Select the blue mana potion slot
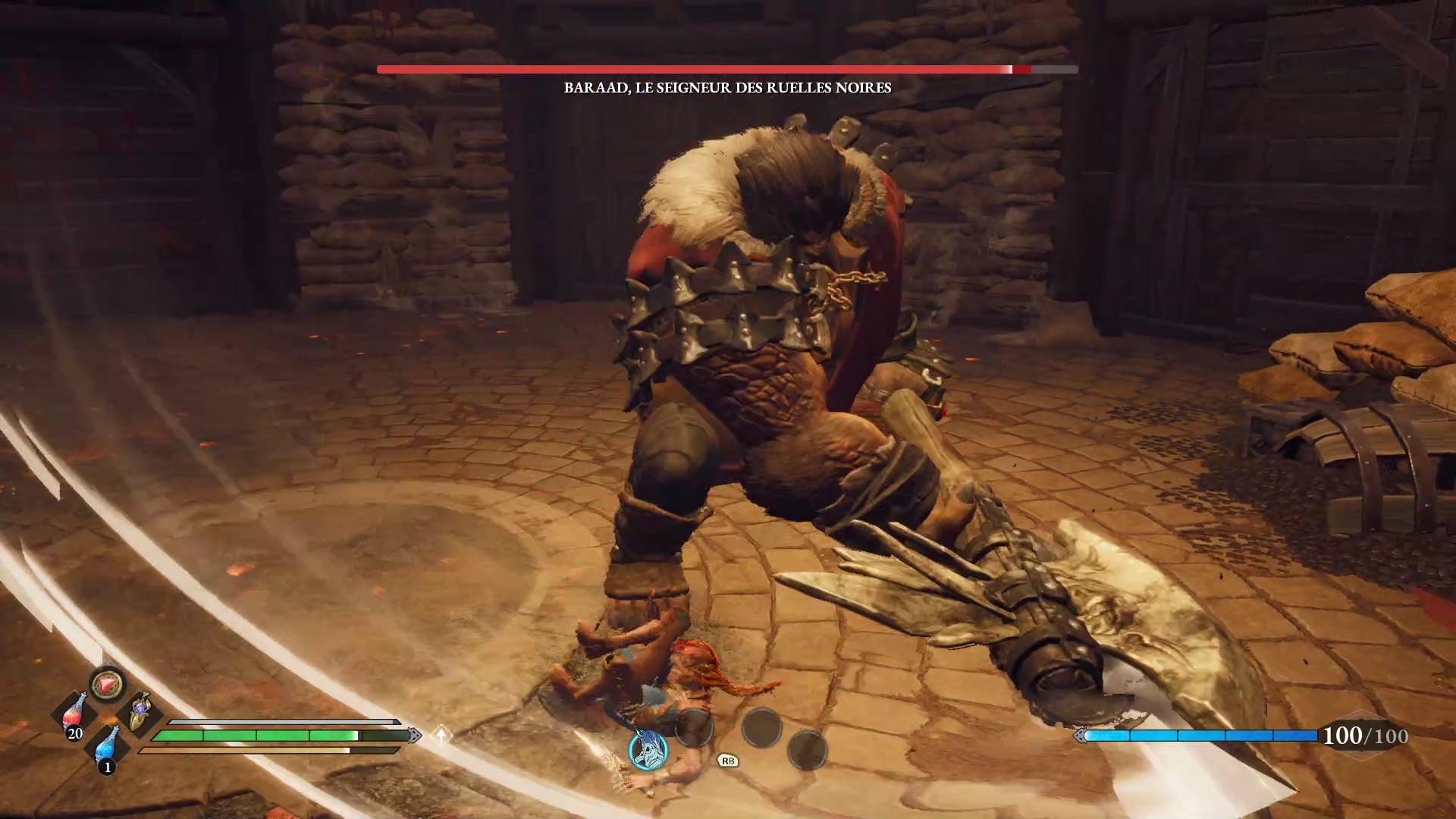The width and height of the screenshot is (1456, 819). [108, 746]
